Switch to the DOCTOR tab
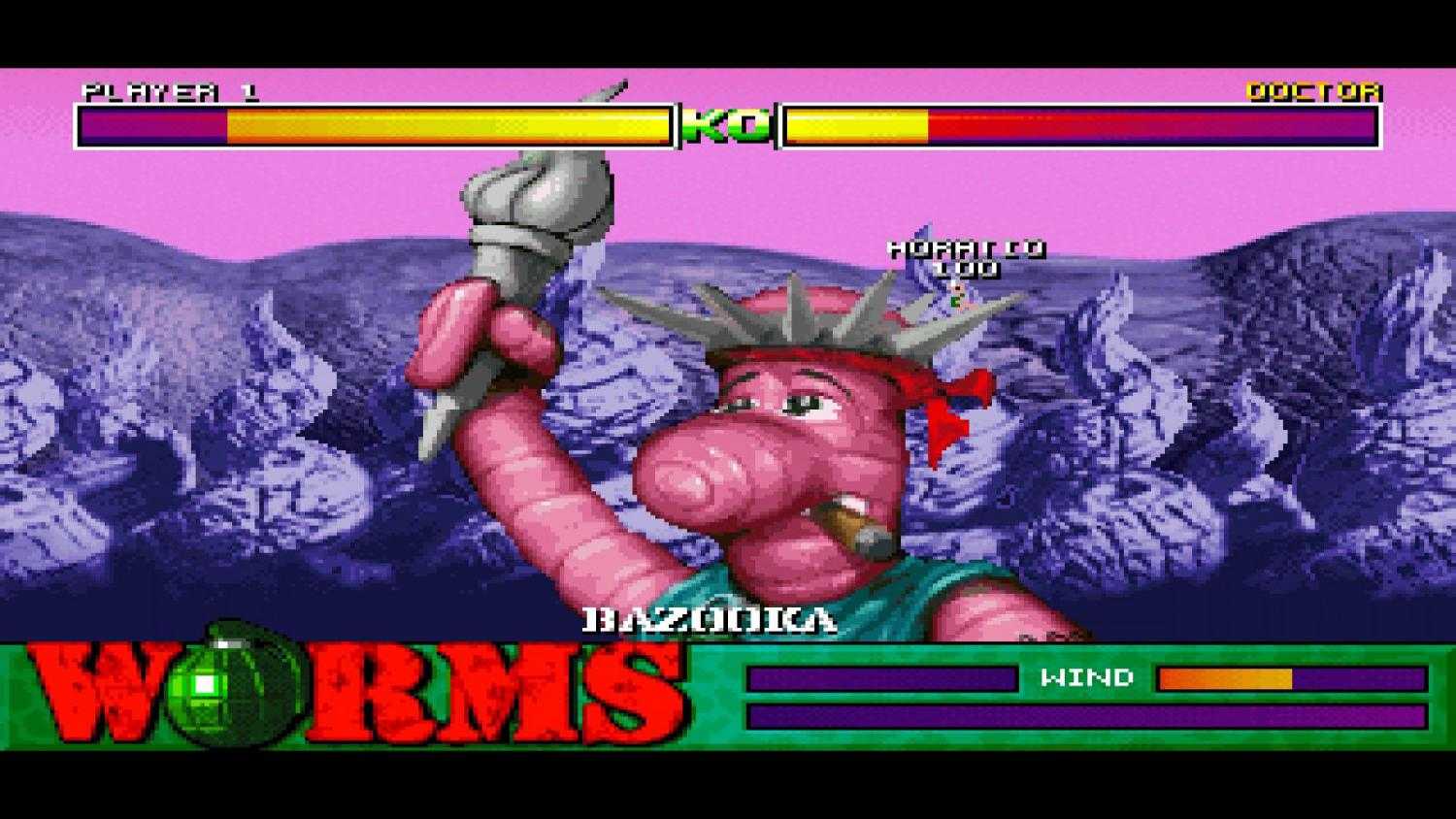The height and width of the screenshot is (819, 1456). coord(1313,92)
